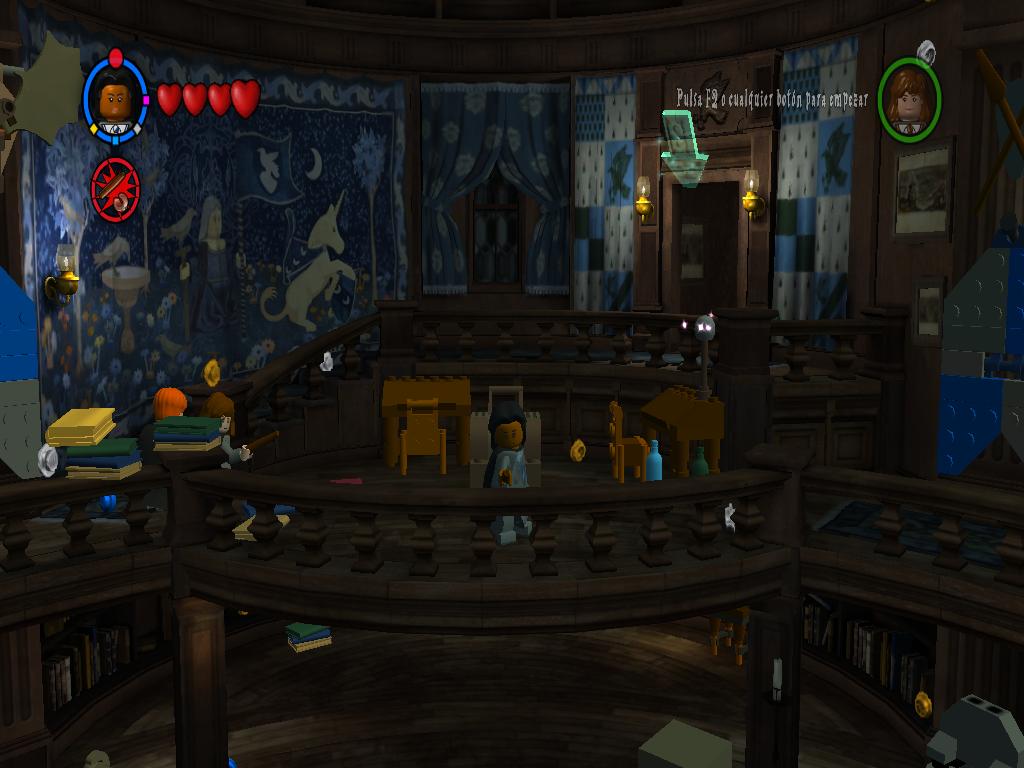Click player two's green-ringed character portrait
Screen dimensions: 1024x768
909,100
